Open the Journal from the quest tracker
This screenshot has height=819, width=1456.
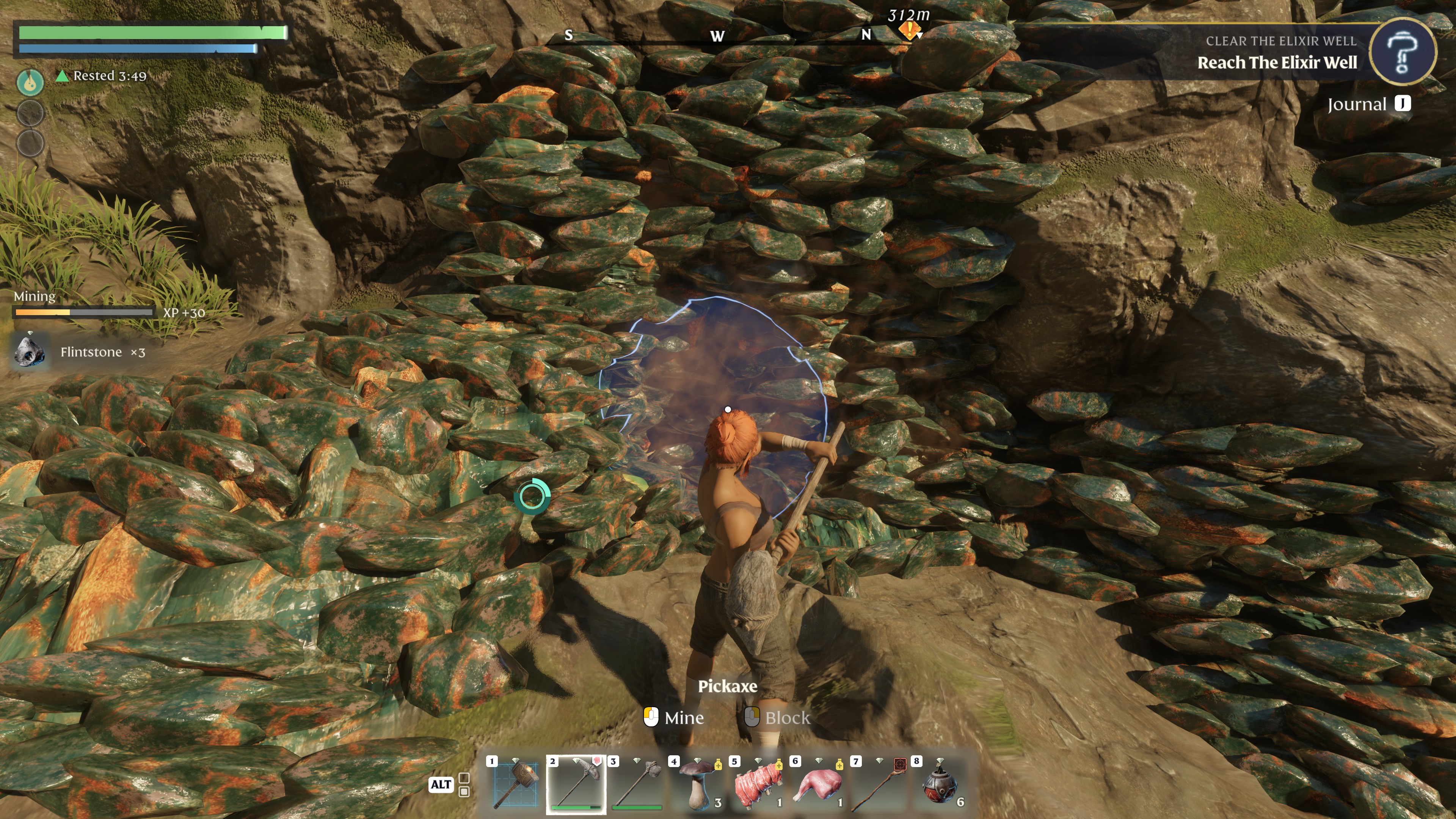click(x=1368, y=104)
